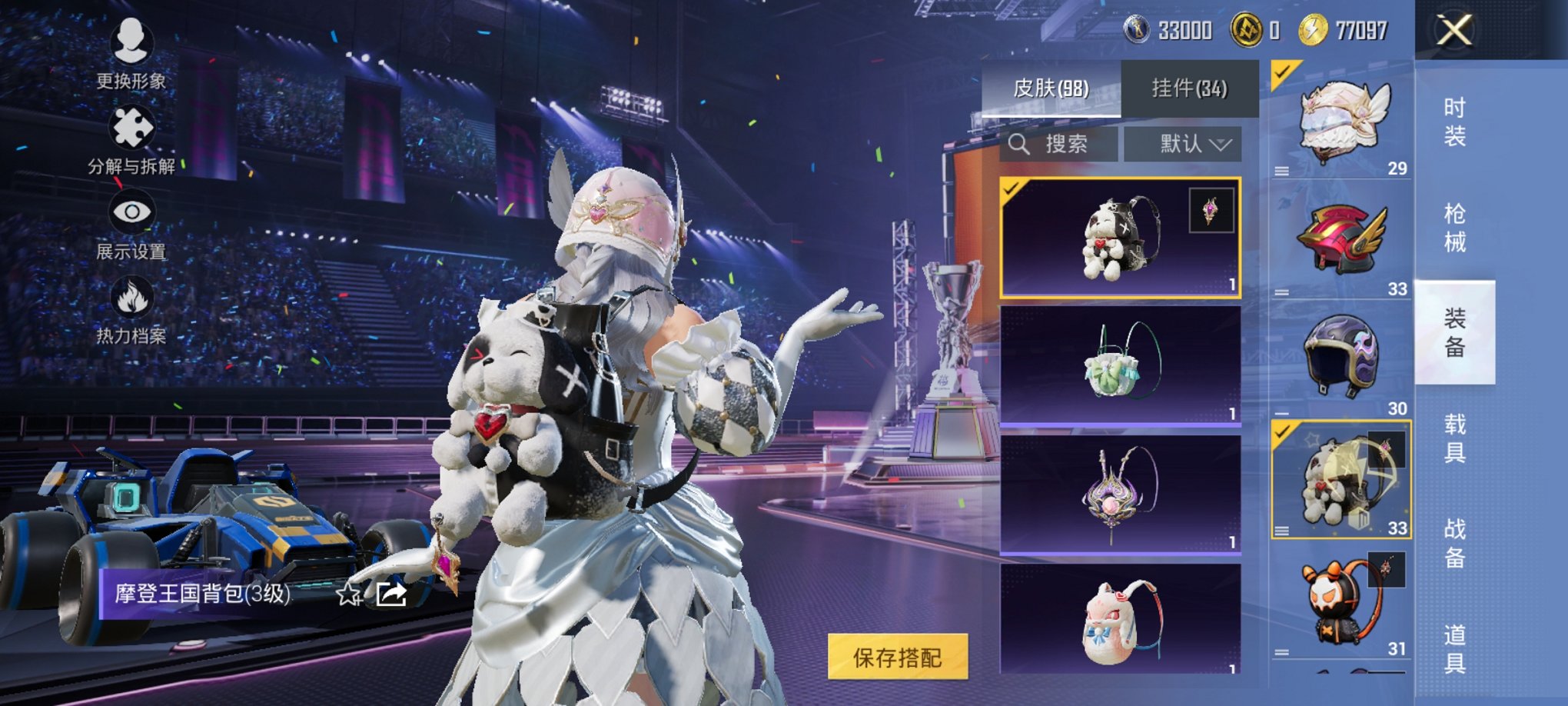Viewport: 1568px width, 706px height.
Task: Click the magnifier icon in the search bar
Action: coord(1020,143)
